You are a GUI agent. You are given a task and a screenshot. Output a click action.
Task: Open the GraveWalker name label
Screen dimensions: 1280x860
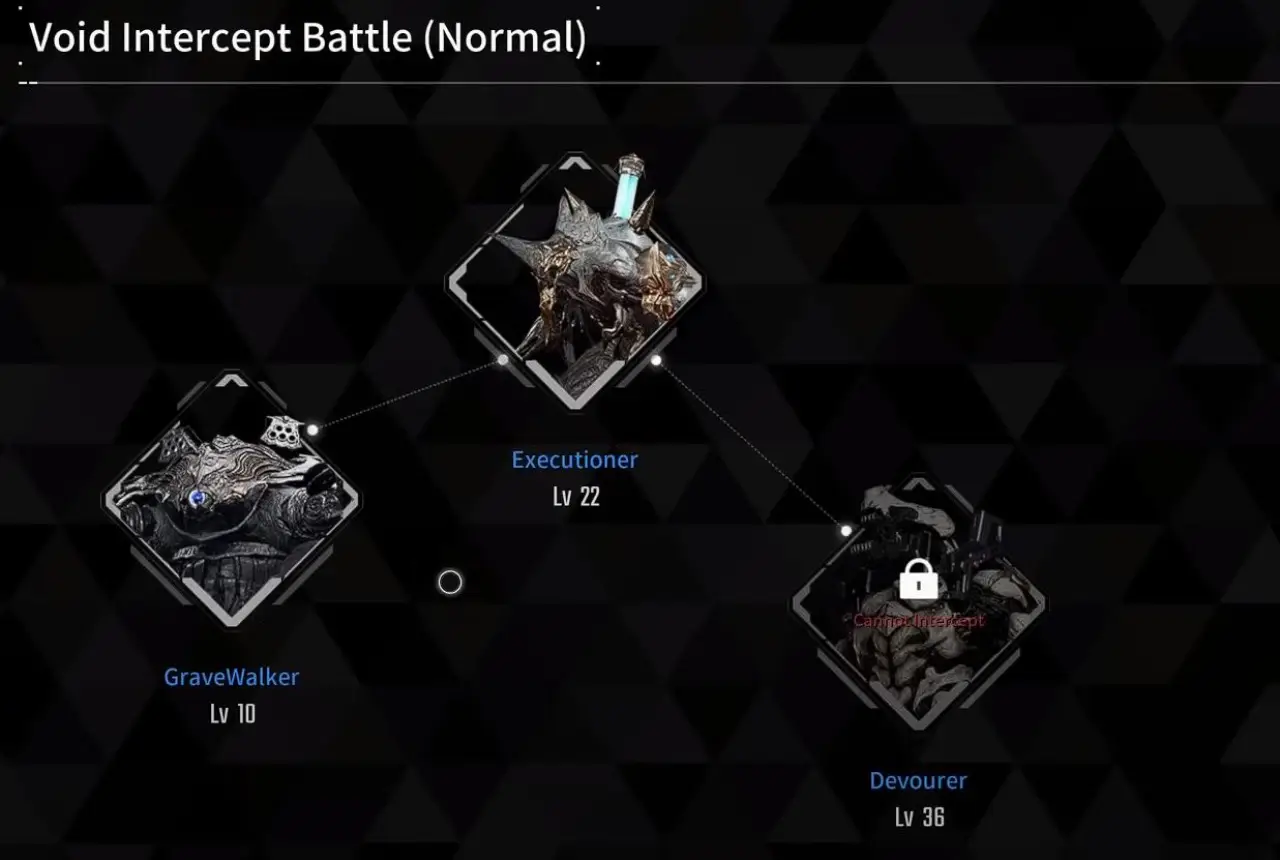(x=232, y=677)
